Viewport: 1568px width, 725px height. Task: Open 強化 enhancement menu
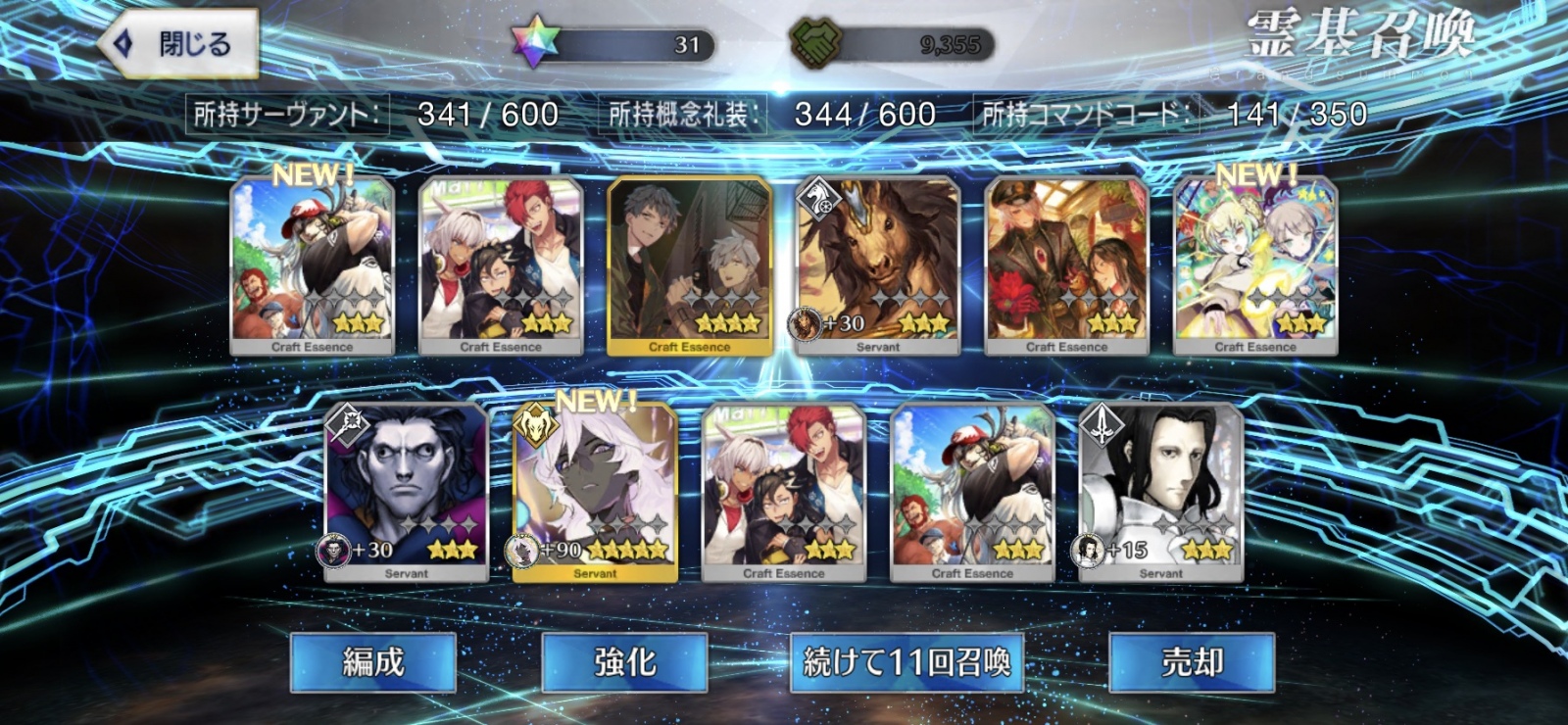[x=627, y=664]
